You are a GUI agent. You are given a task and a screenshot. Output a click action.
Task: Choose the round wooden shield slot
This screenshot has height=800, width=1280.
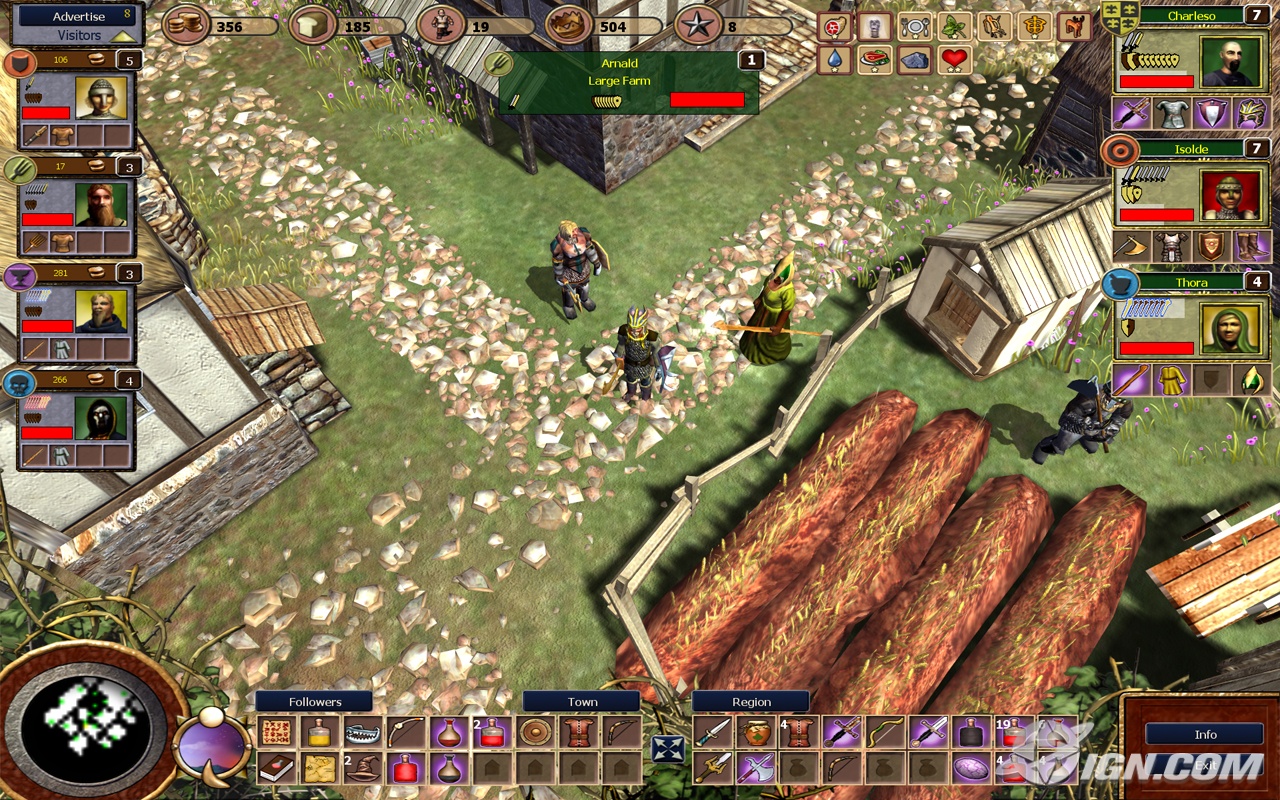coord(536,733)
